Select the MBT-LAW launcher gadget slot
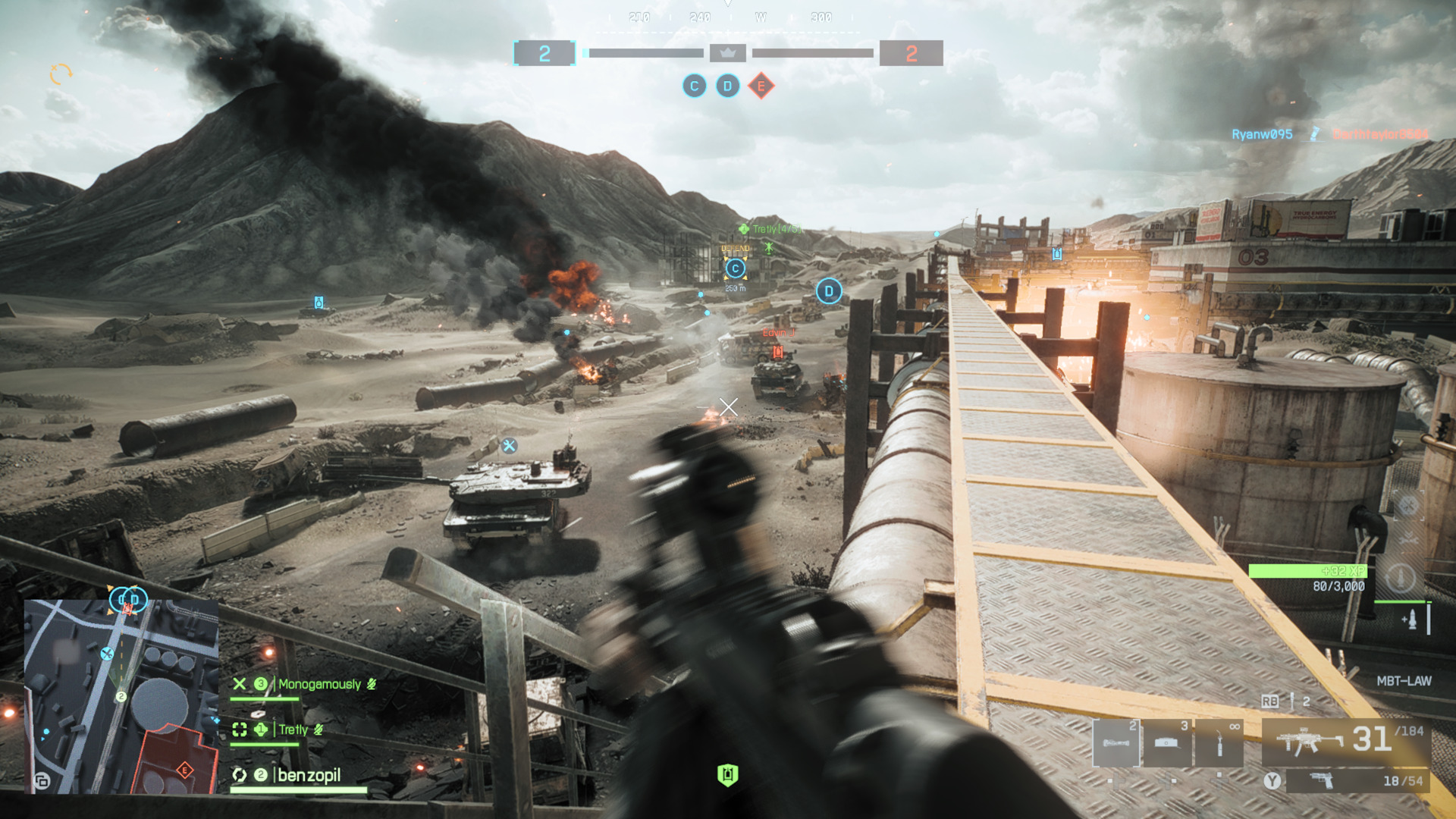 click(1116, 743)
